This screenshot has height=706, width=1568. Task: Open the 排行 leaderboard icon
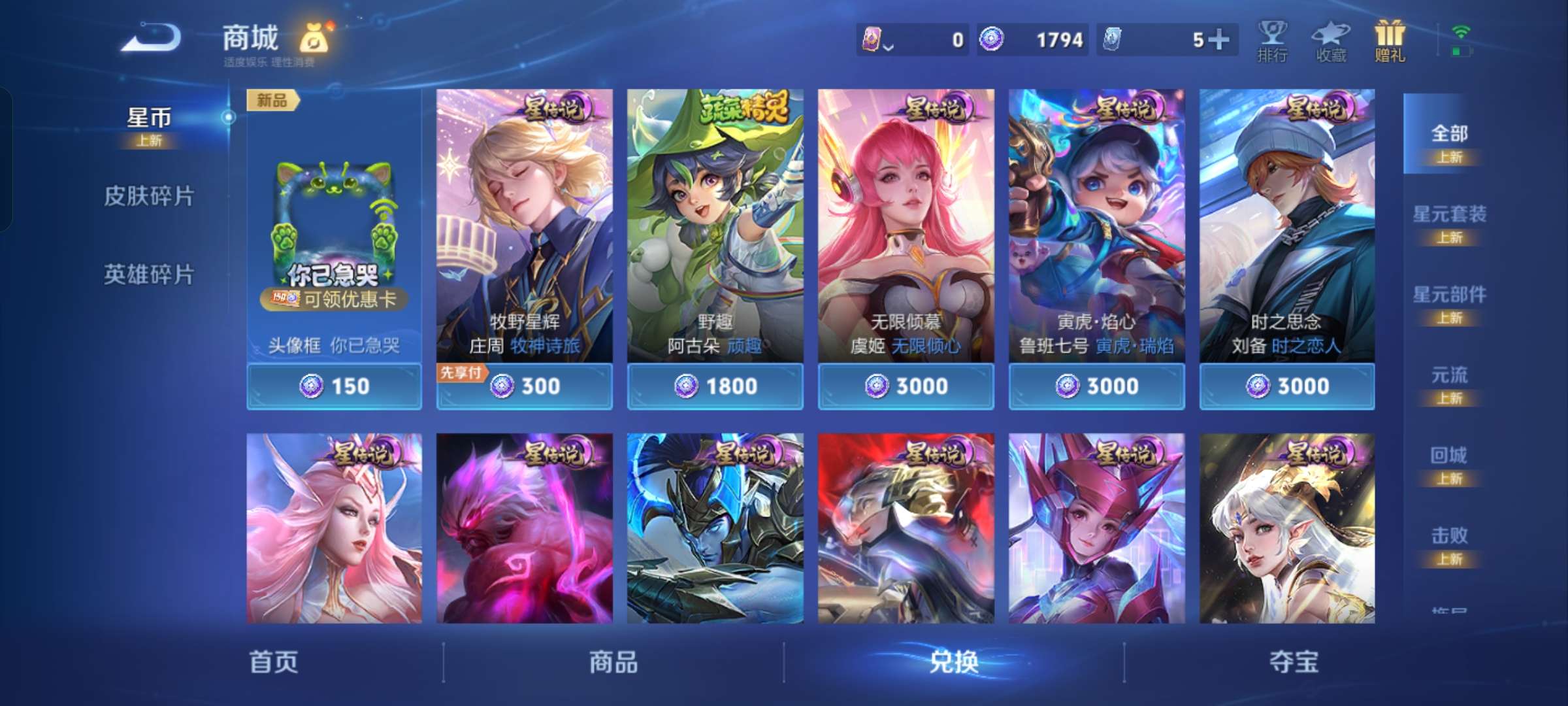pos(1273,41)
